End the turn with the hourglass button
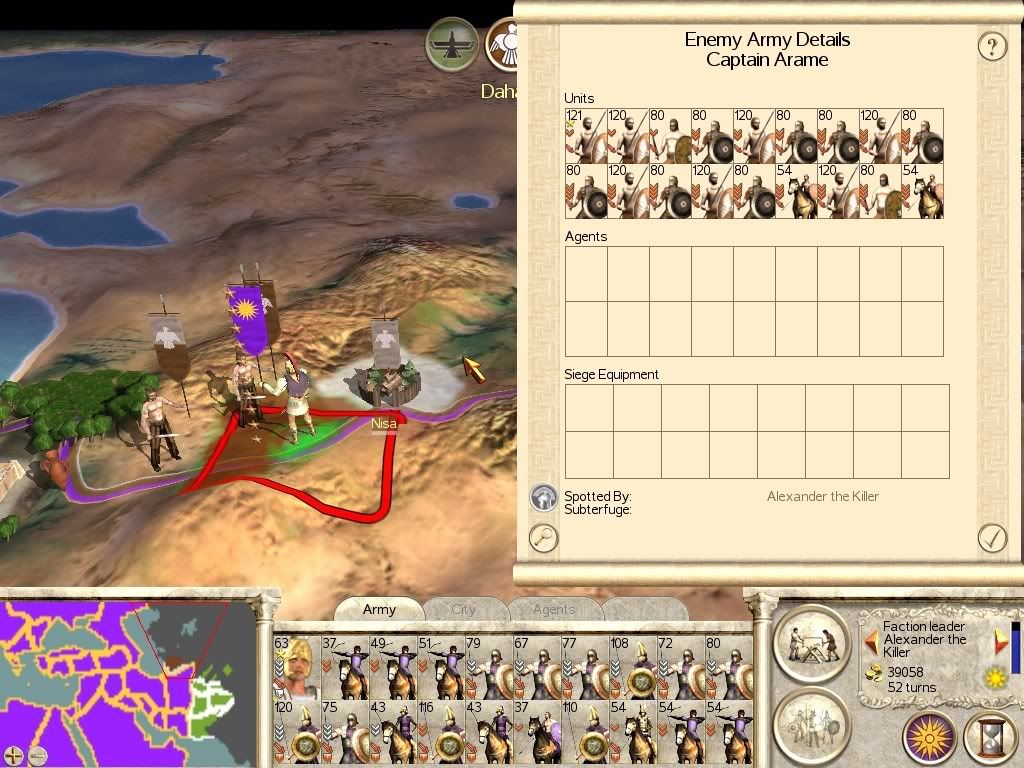The width and height of the screenshot is (1024, 768). (988, 738)
